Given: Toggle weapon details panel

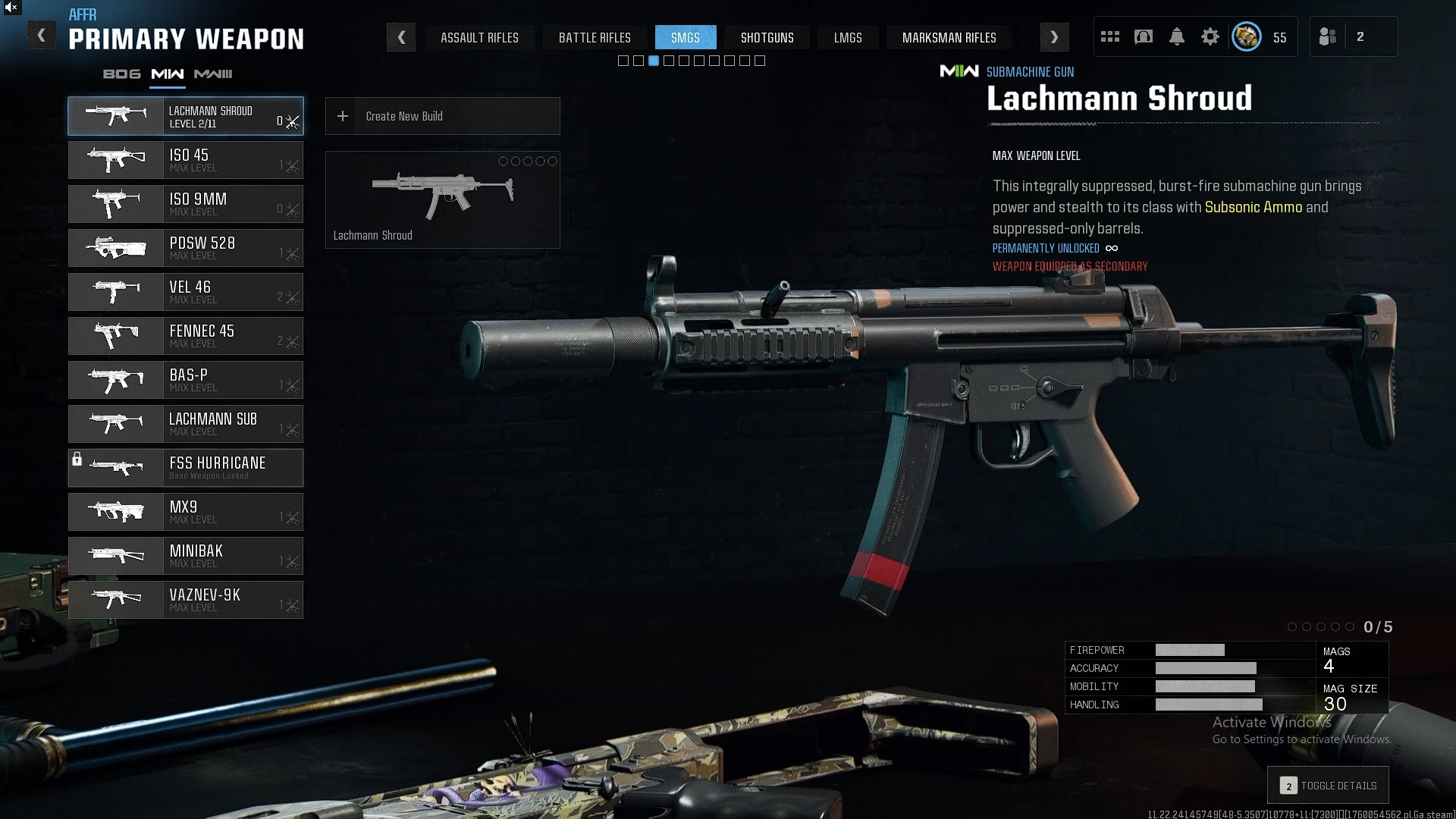Looking at the screenshot, I should (1328, 786).
